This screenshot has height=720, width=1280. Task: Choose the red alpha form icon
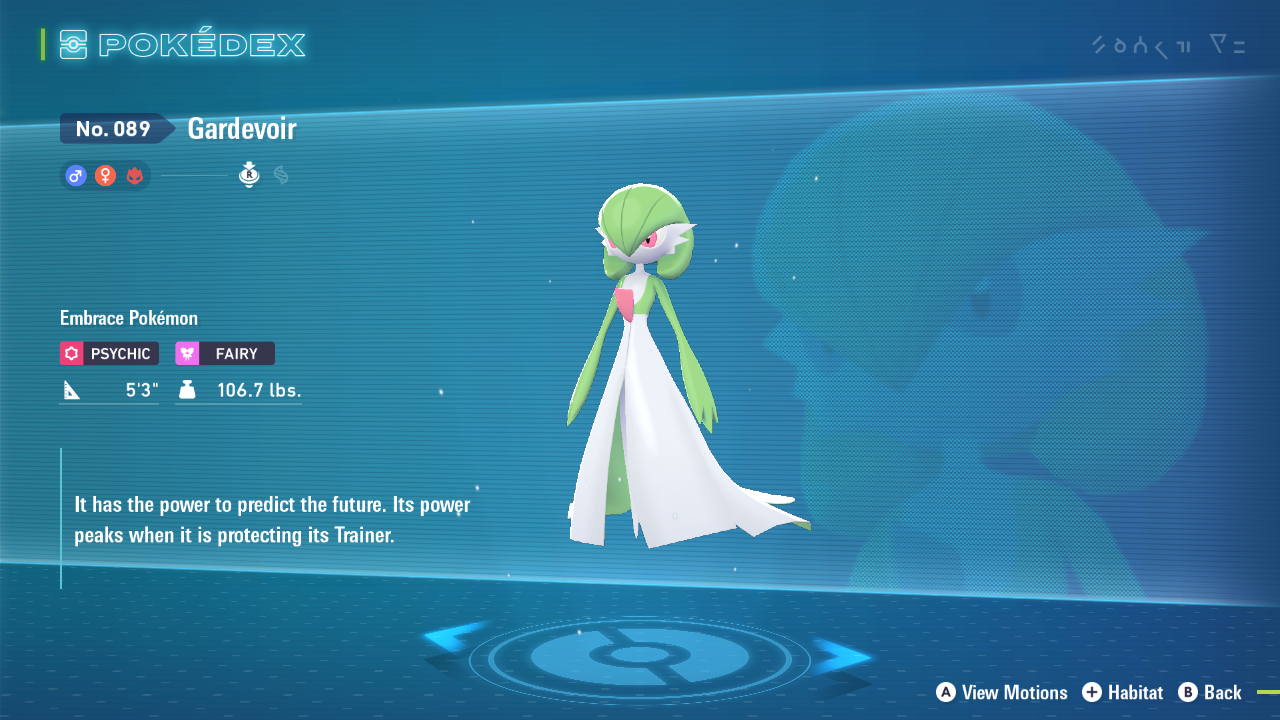135,176
